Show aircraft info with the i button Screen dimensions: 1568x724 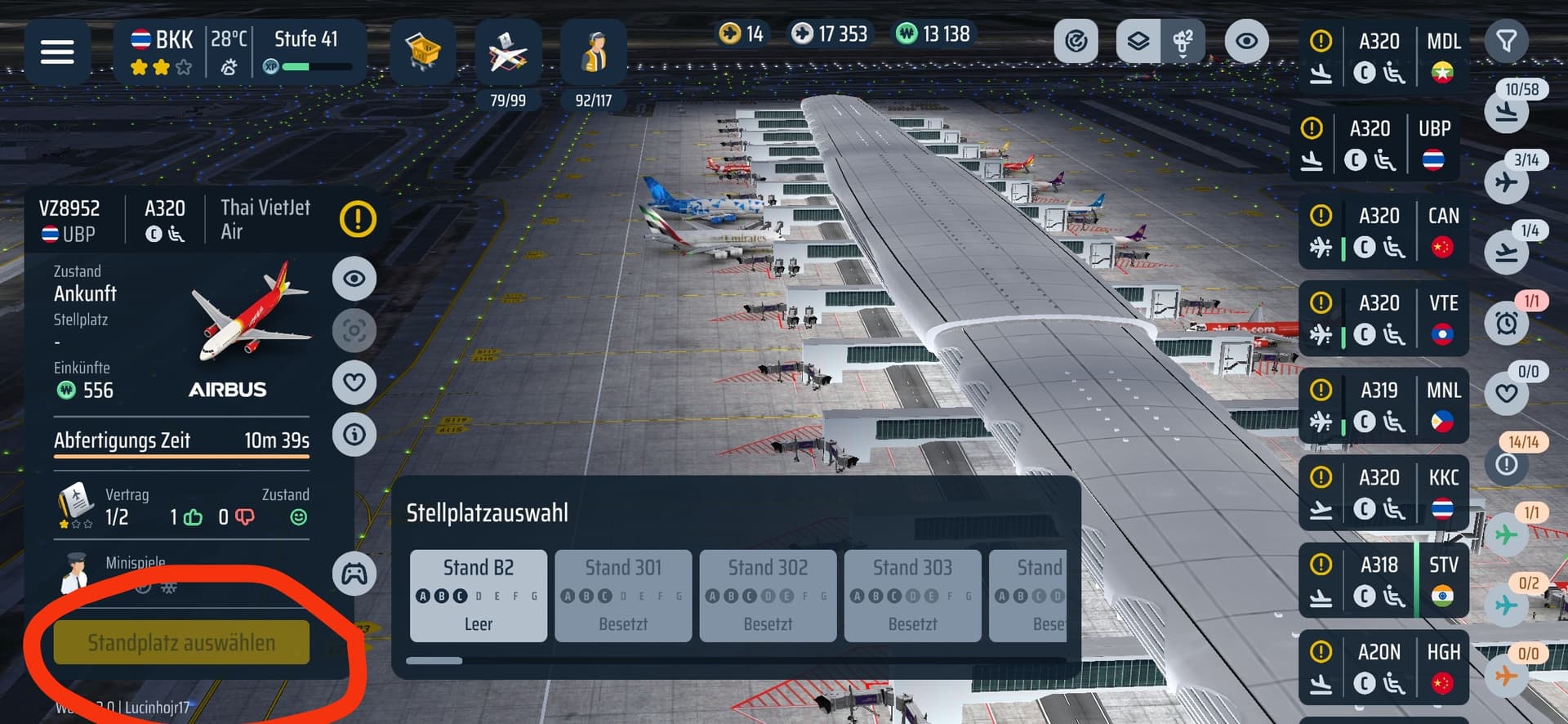pyautogui.click(x=354, y=434)
